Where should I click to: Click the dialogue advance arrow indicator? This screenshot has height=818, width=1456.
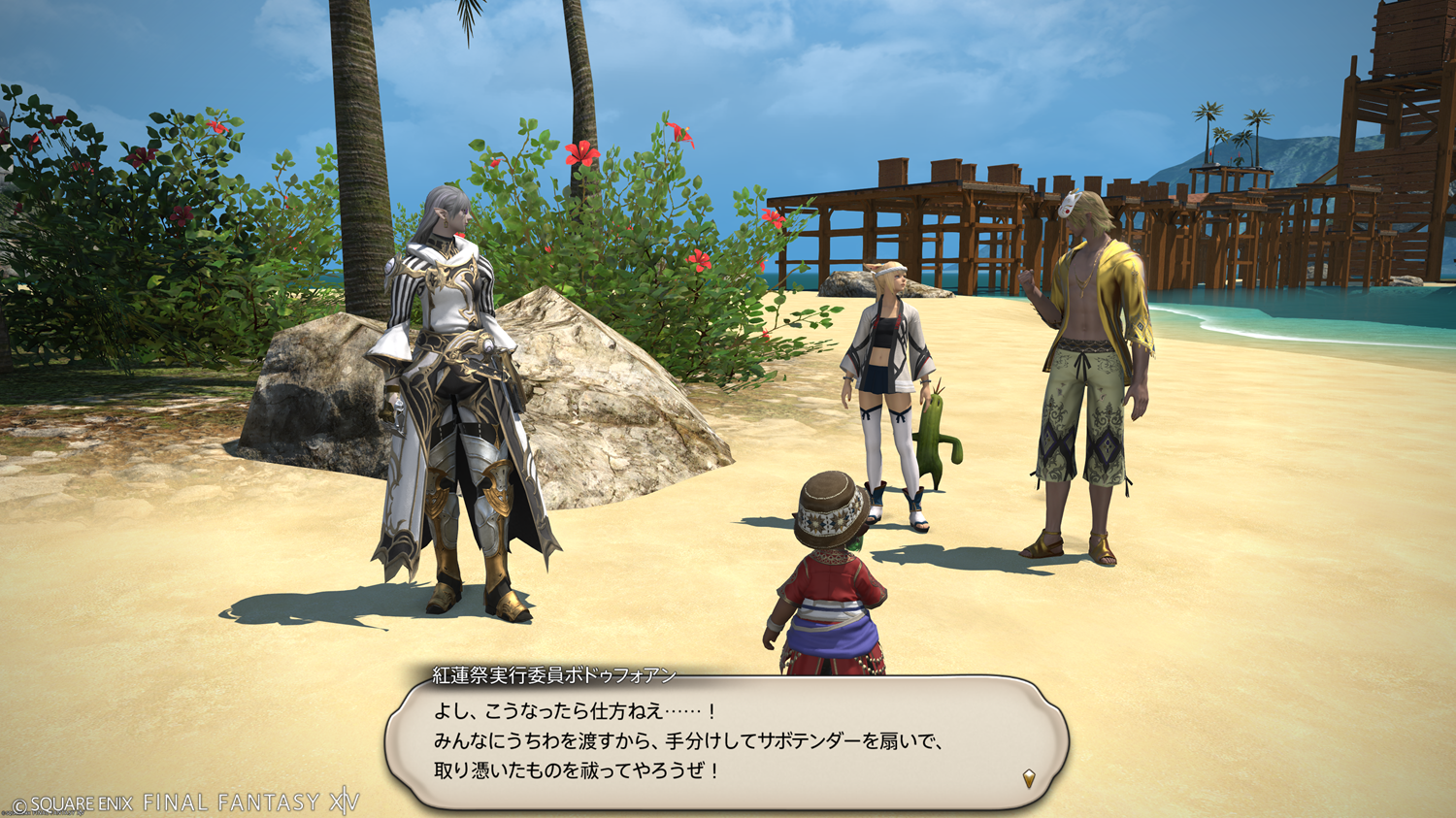tap(1029, 778)
